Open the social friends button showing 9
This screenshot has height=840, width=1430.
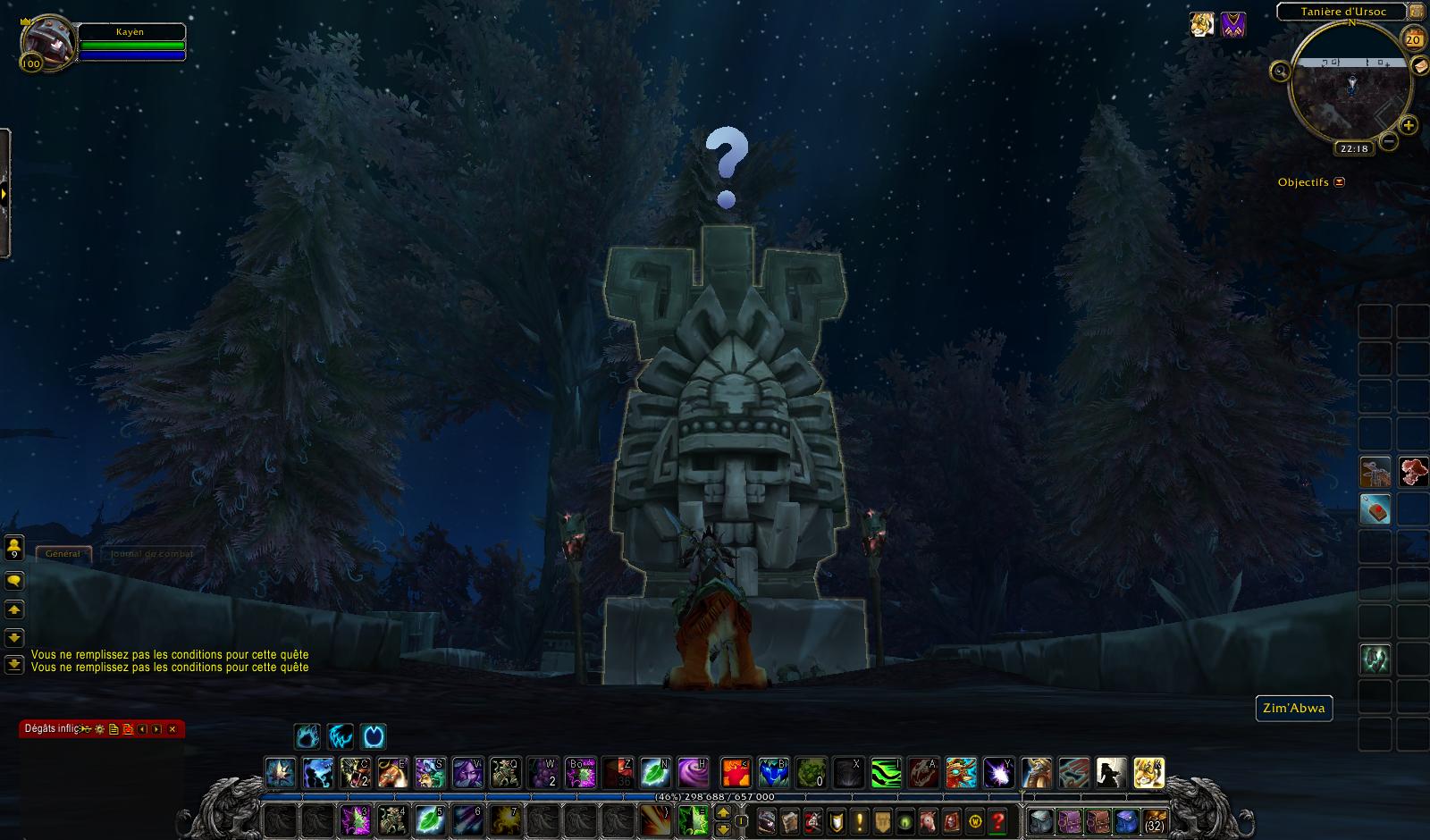pyautogui.click(x=14, y=547)
